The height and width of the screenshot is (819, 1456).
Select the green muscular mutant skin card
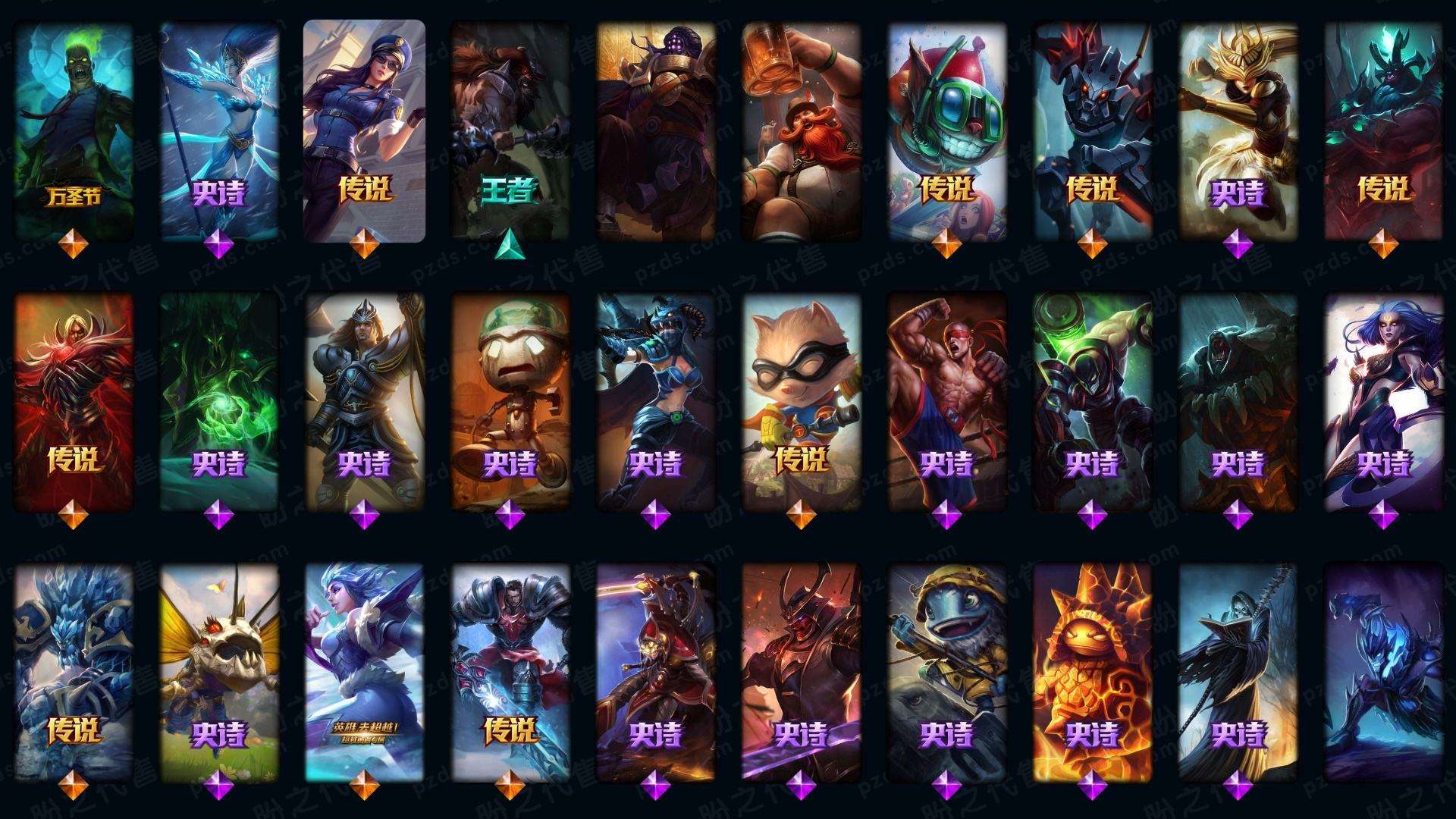pos(1092,402)
